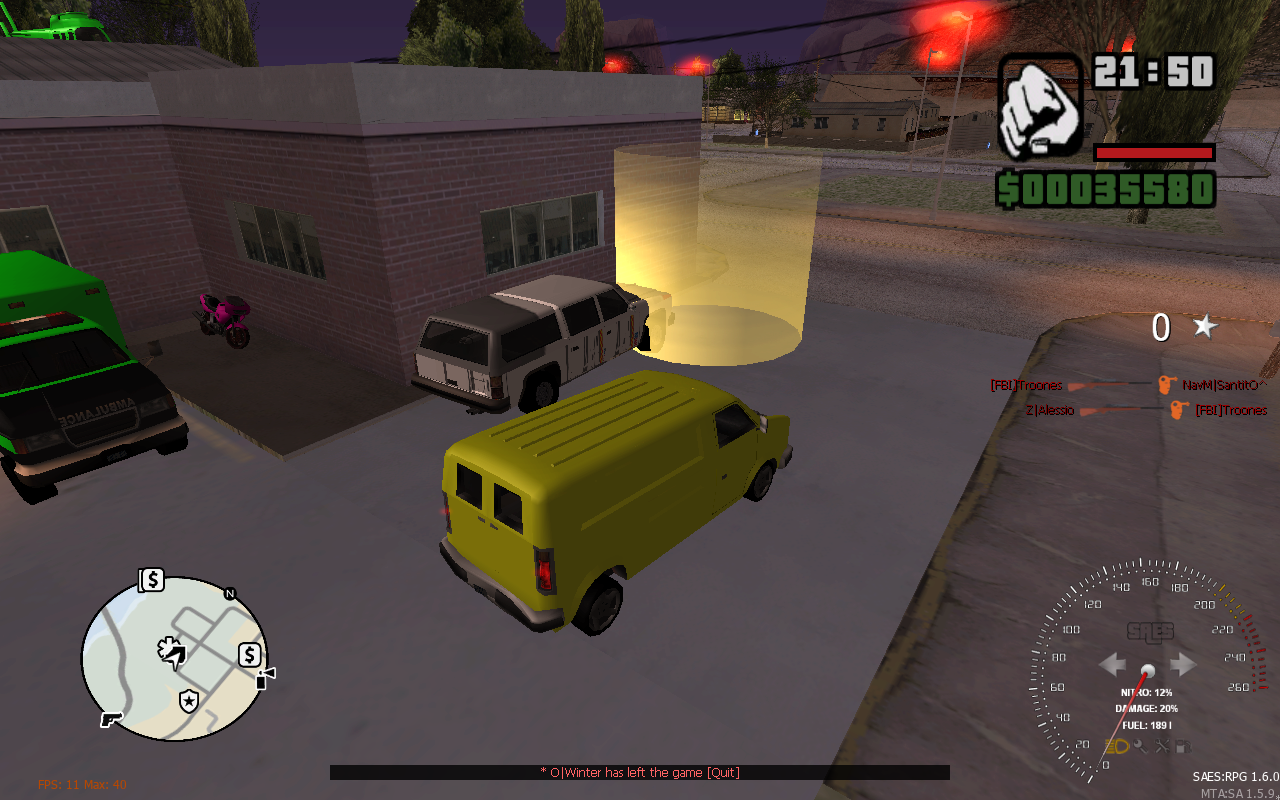Click the pistol gun shop blip
Viewport: 1280px width, 800px height.
[110, 719]
